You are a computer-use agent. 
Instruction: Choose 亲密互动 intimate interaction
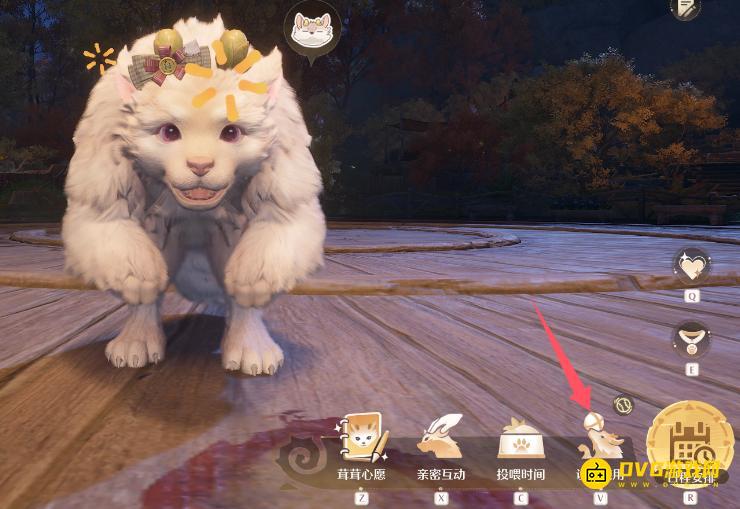coord(441,438)
